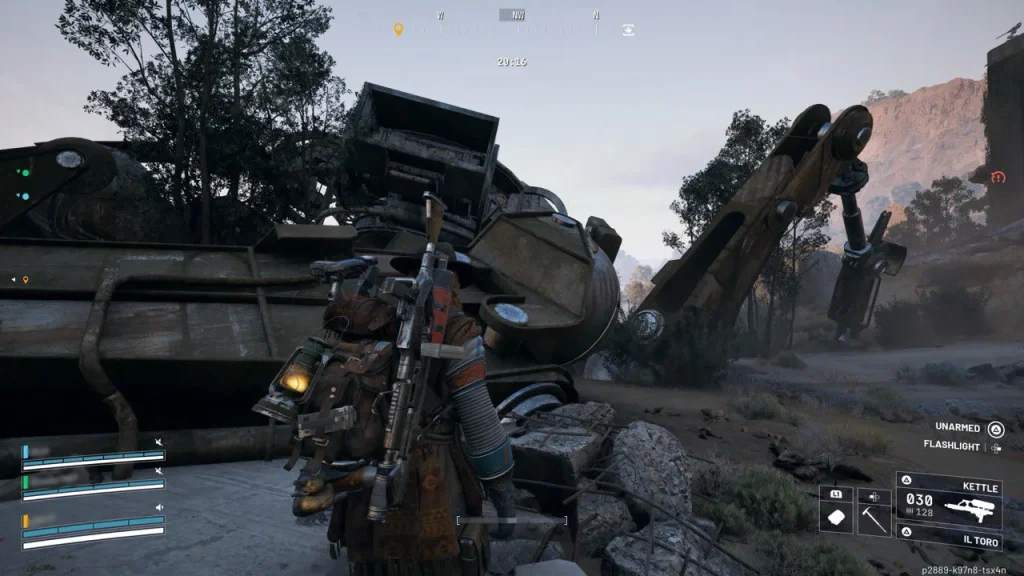
Task: Choose the Unarmed option
Action: point(995,429)
